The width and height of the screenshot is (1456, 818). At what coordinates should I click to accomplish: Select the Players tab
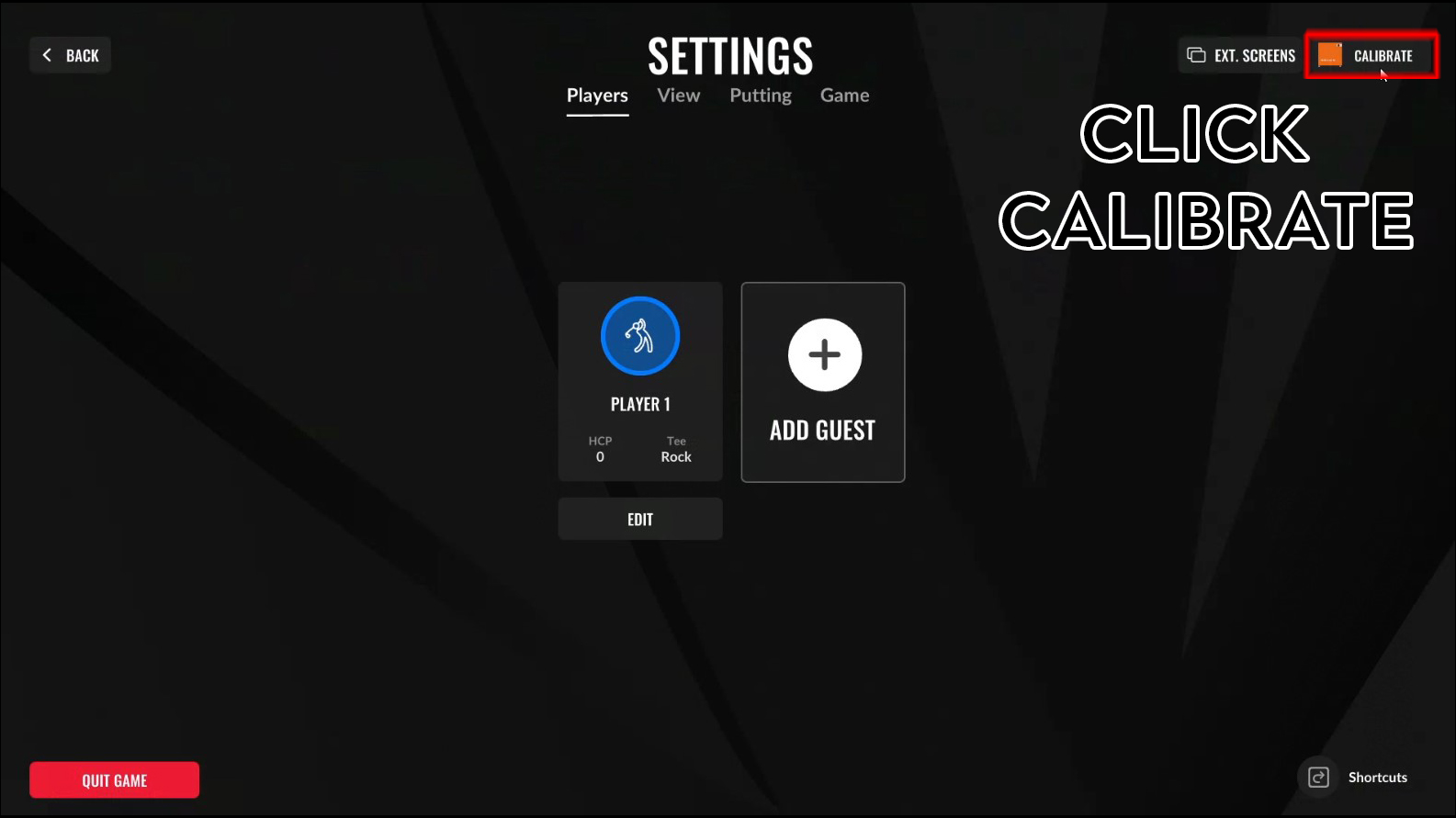[x=597, y=95]
